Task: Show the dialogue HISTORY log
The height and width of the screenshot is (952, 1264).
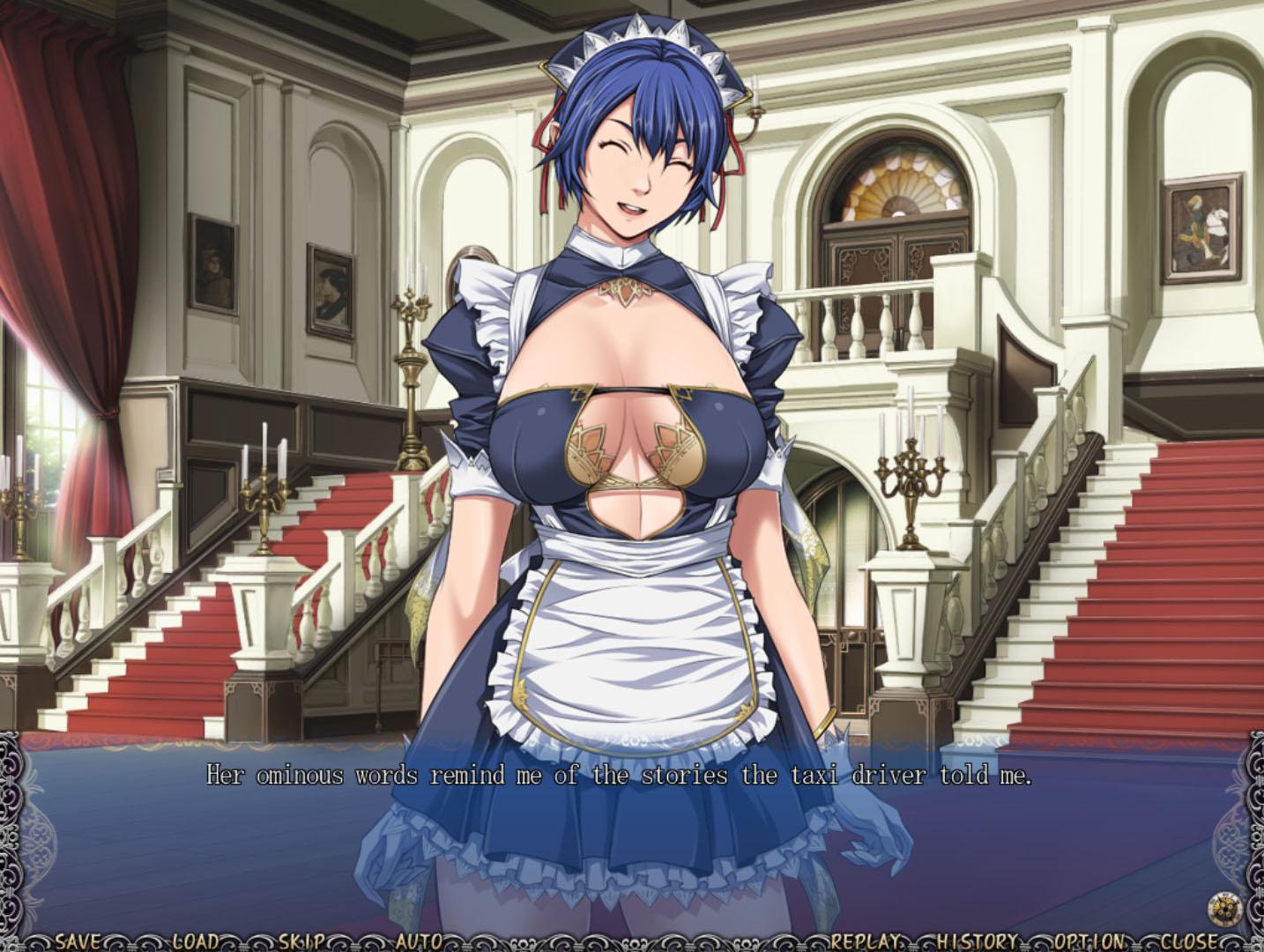Action: click(978, 941)
